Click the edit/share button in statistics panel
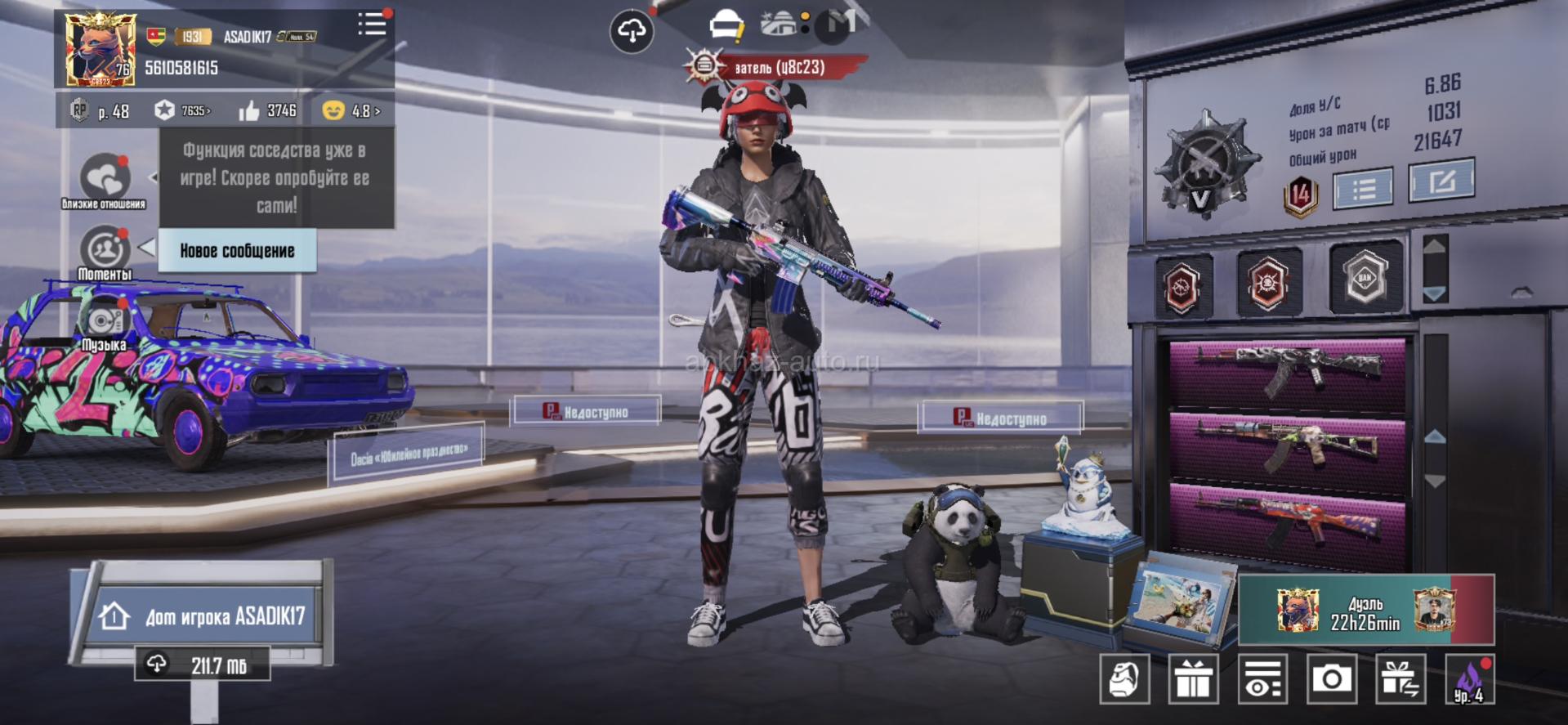The width and height of the screenshot is (1568, 725). [x=1441, y=181]
